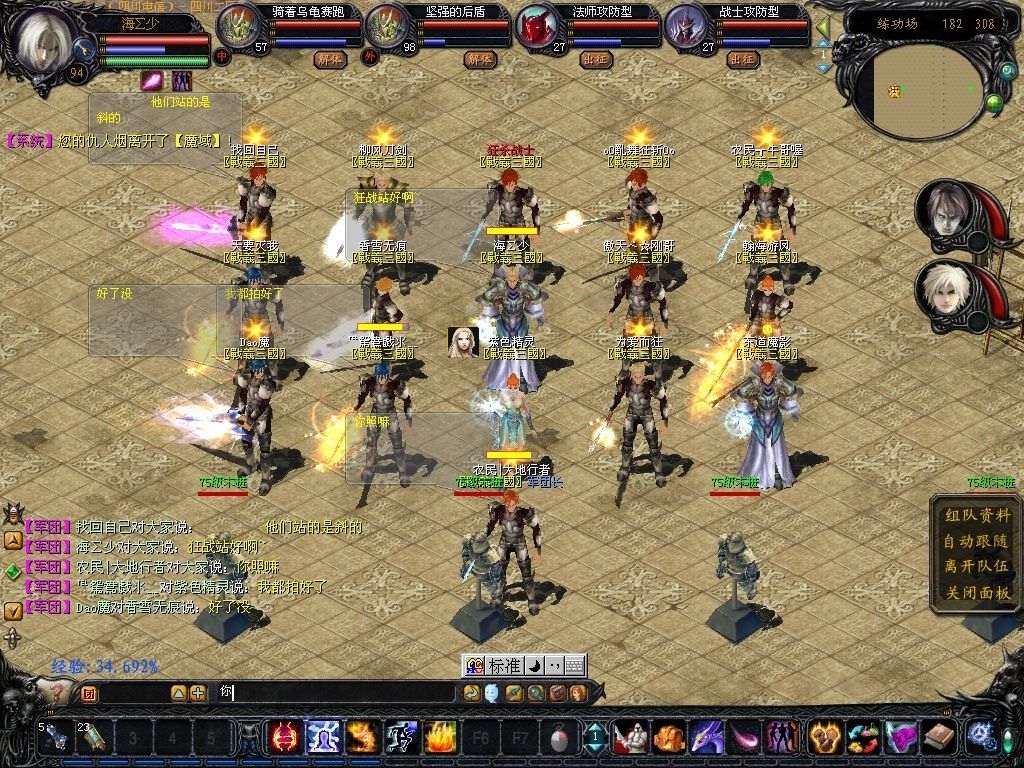This screenshot has height=768, width=1024.
Task: Open 组队资料 team info
Action: click(977, 516)
